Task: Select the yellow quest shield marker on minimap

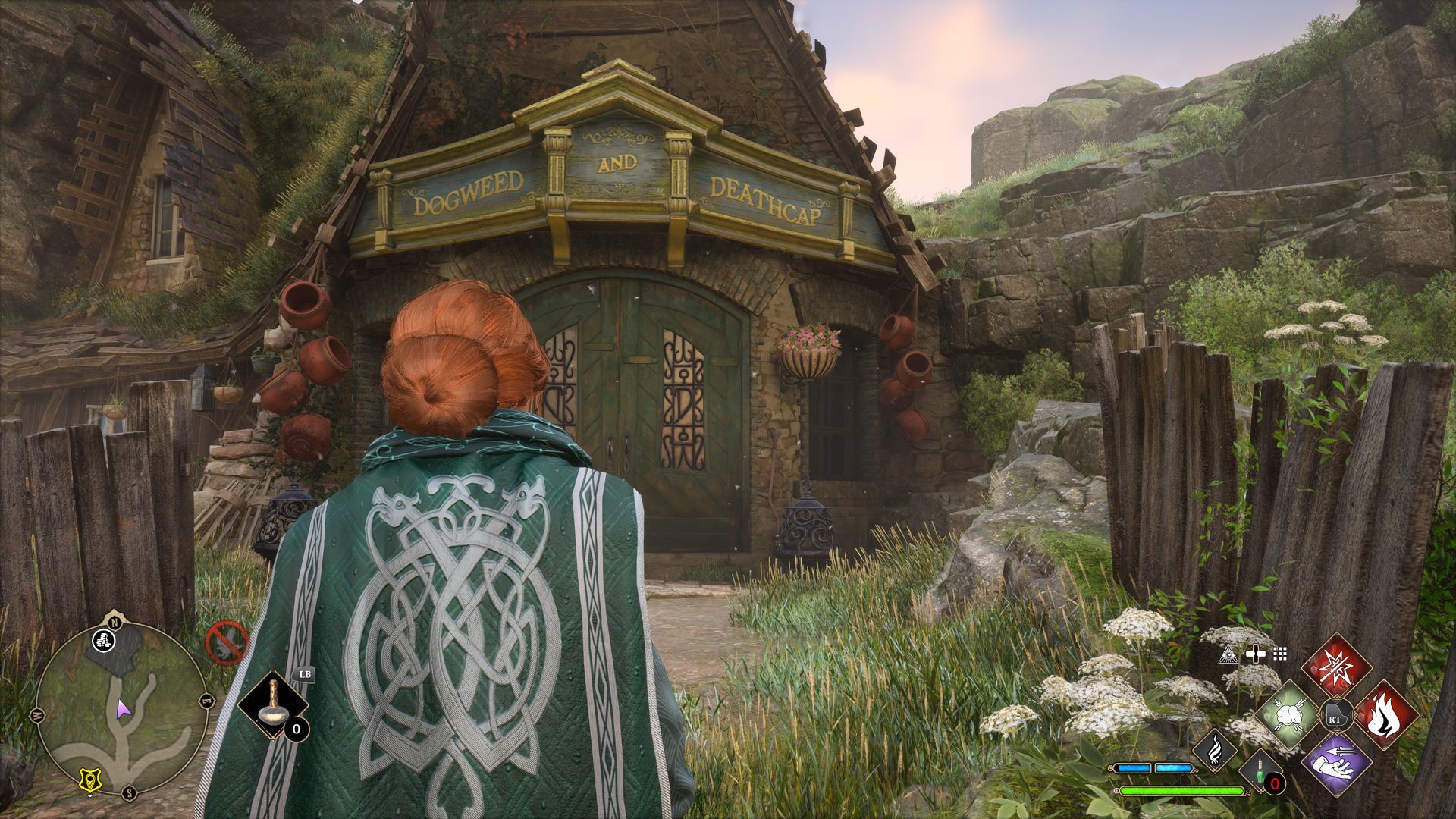Action: pyautogui.click(x=89, y=780)
